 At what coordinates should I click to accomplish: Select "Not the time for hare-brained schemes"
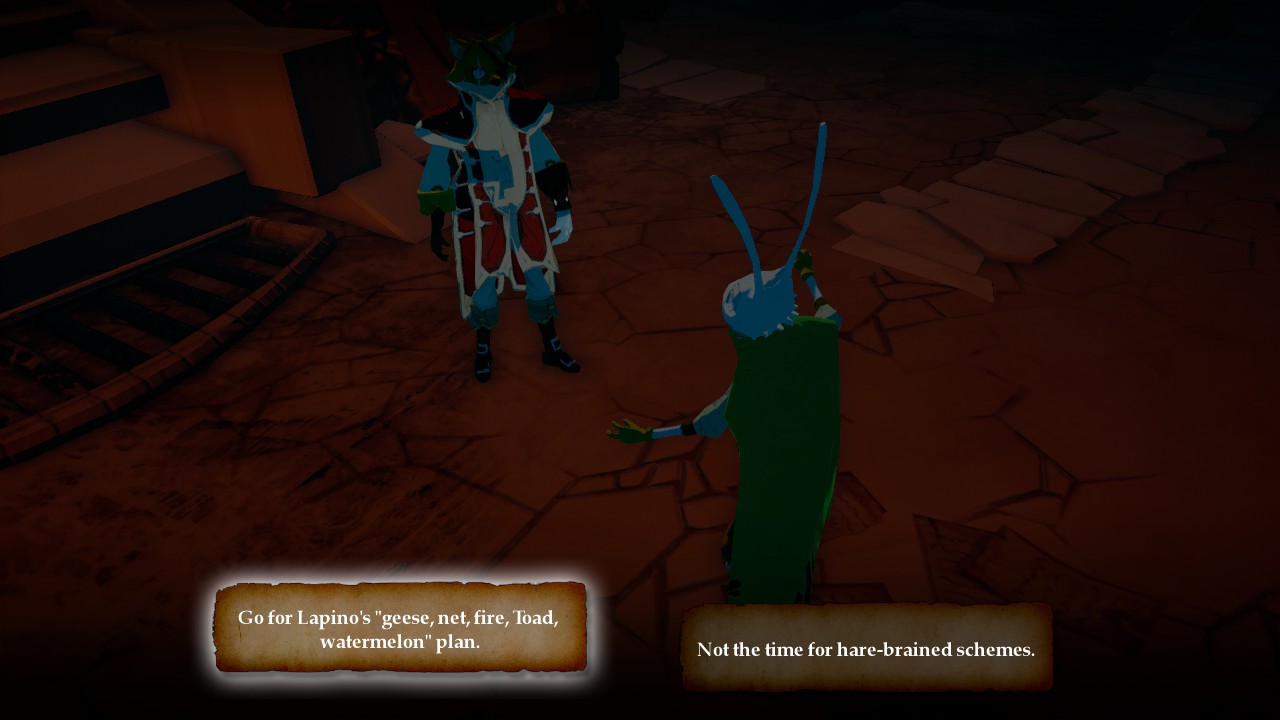tap(866, 648)
